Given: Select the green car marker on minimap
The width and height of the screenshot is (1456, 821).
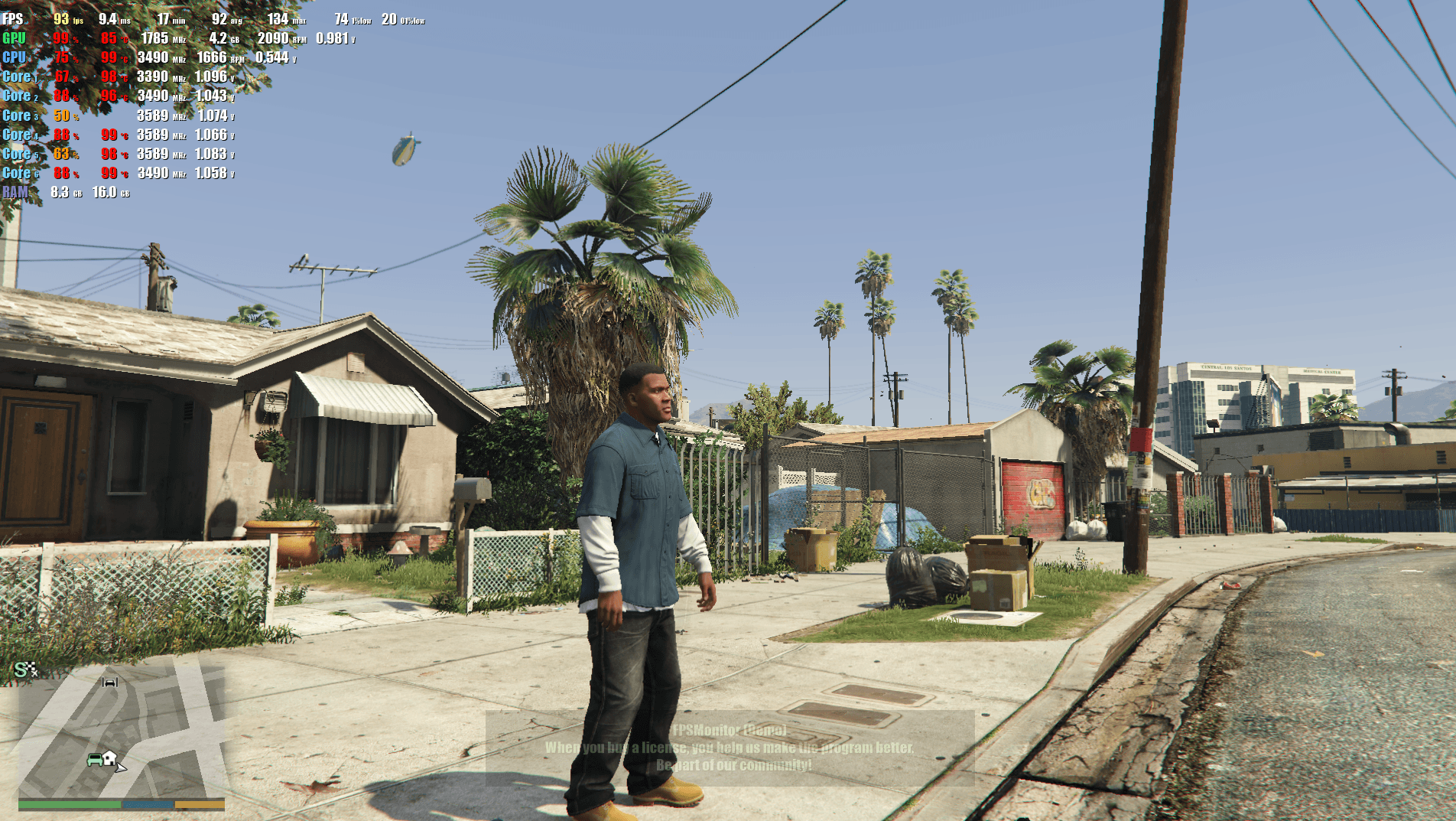Looking at the screenshot, I should (95, 760).
